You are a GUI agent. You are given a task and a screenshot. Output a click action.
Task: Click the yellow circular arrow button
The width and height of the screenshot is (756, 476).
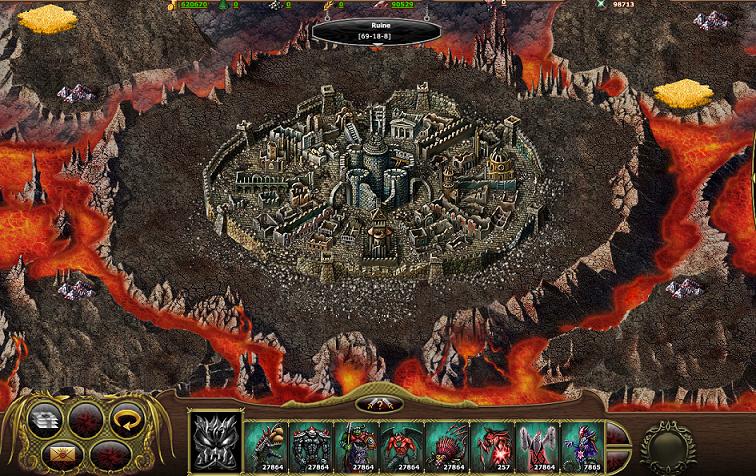click(126, 420)
